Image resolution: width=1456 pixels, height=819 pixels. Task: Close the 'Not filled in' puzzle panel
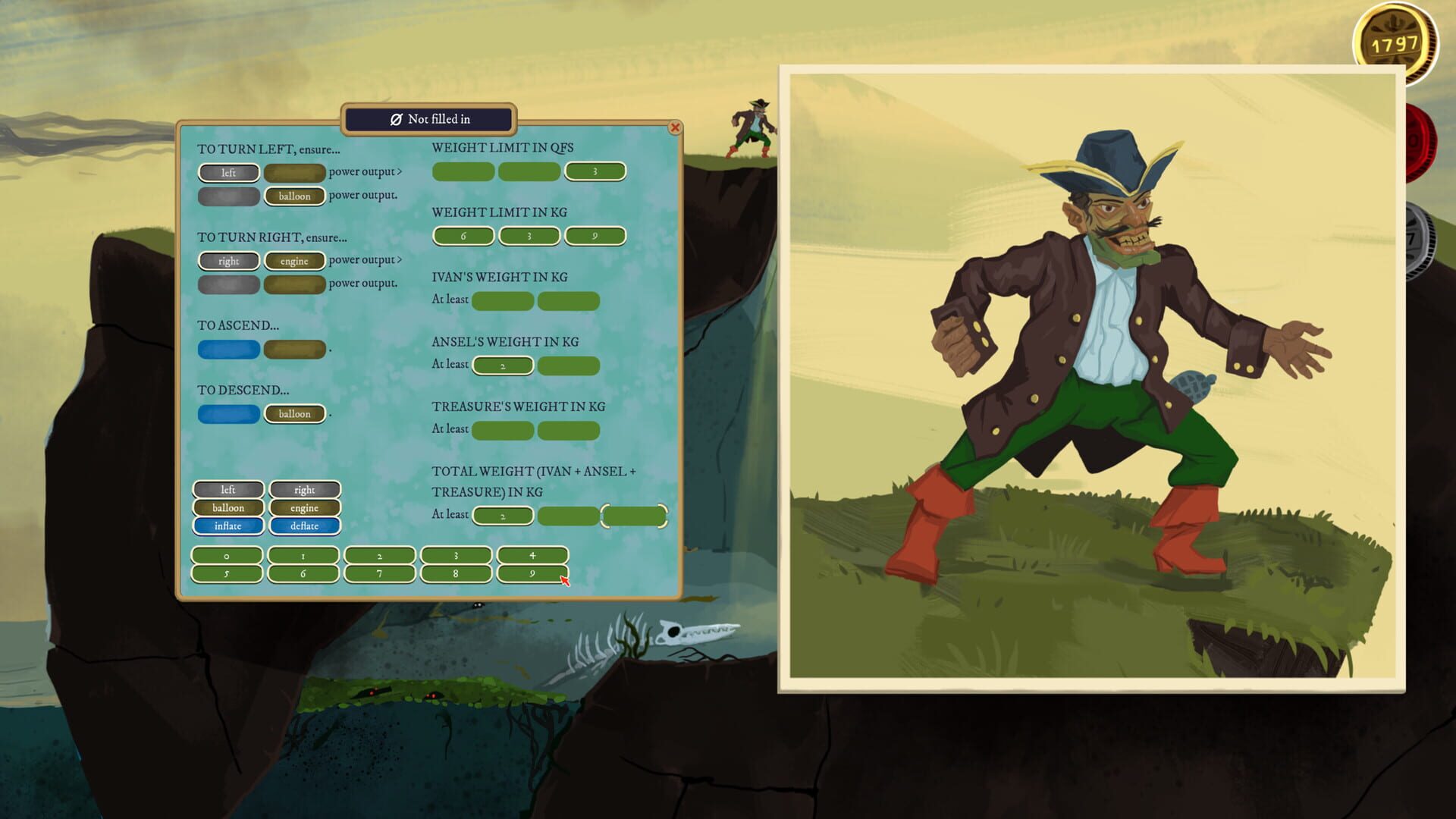click(676, 128)
